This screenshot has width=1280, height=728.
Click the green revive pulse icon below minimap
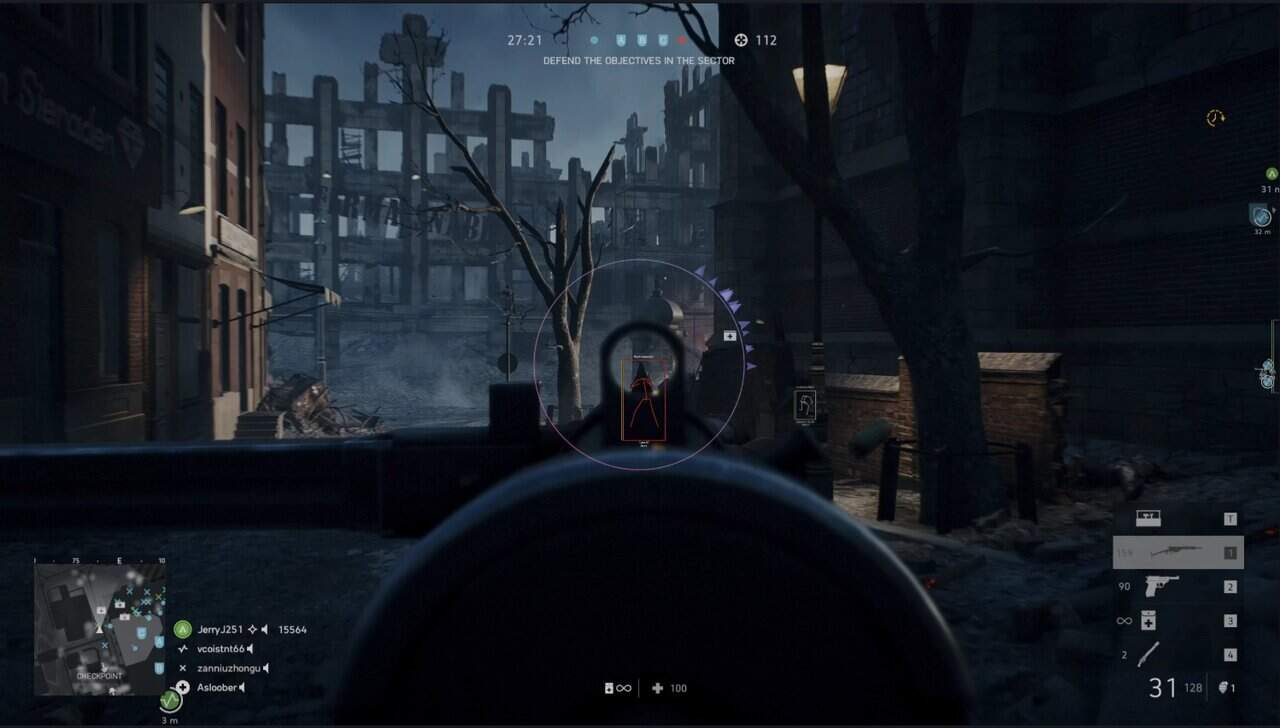171,699
